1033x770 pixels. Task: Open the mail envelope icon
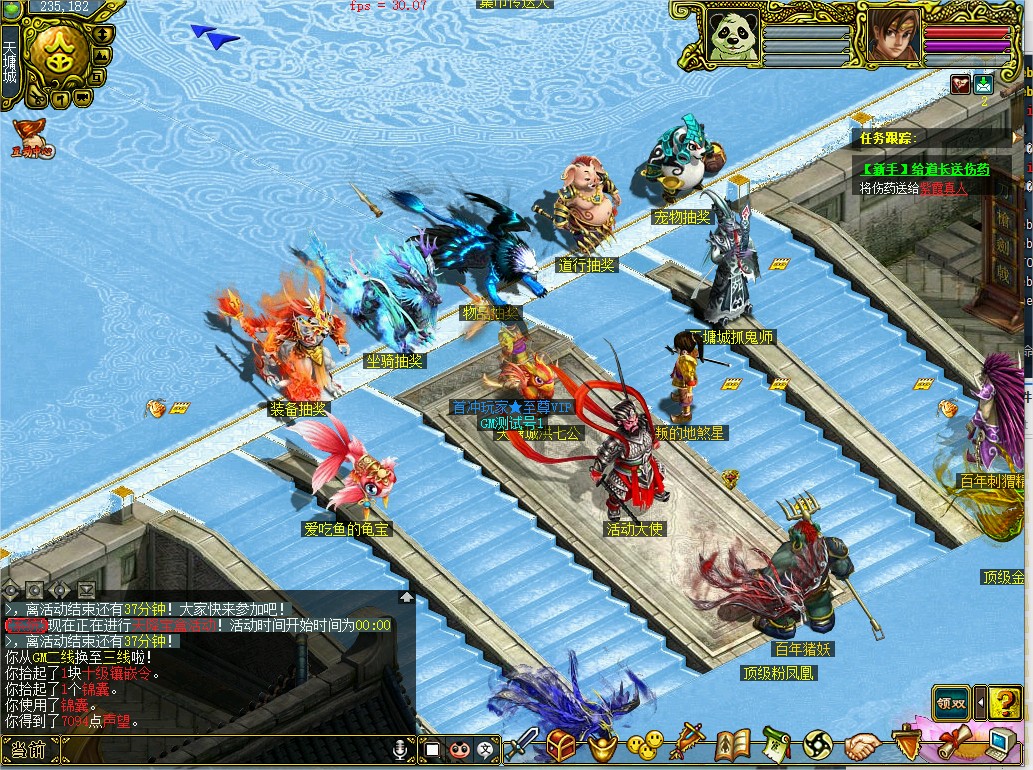click(983, 85)
